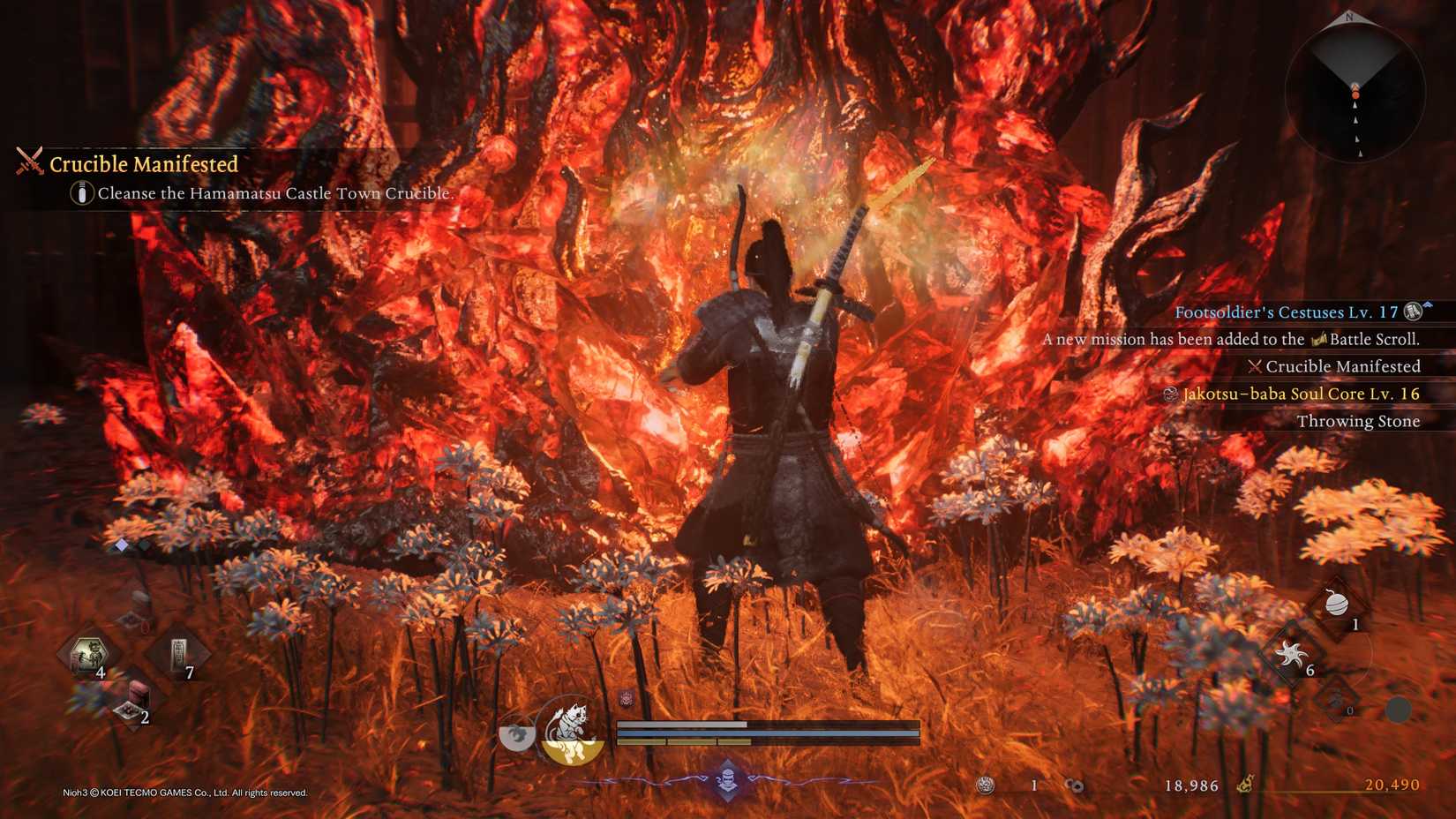The width and height of the screenshot is (1456, 819).
Task: Use the talisman item with count 7
Action: [179, 656]
